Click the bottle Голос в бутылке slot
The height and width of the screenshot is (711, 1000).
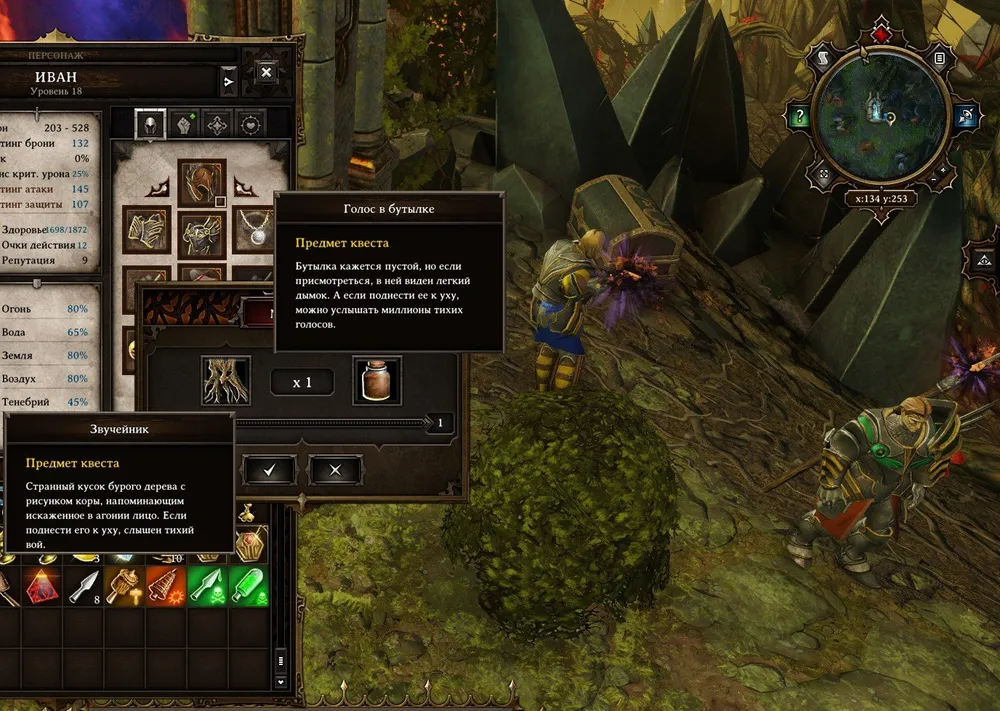[x=377, y=381]
